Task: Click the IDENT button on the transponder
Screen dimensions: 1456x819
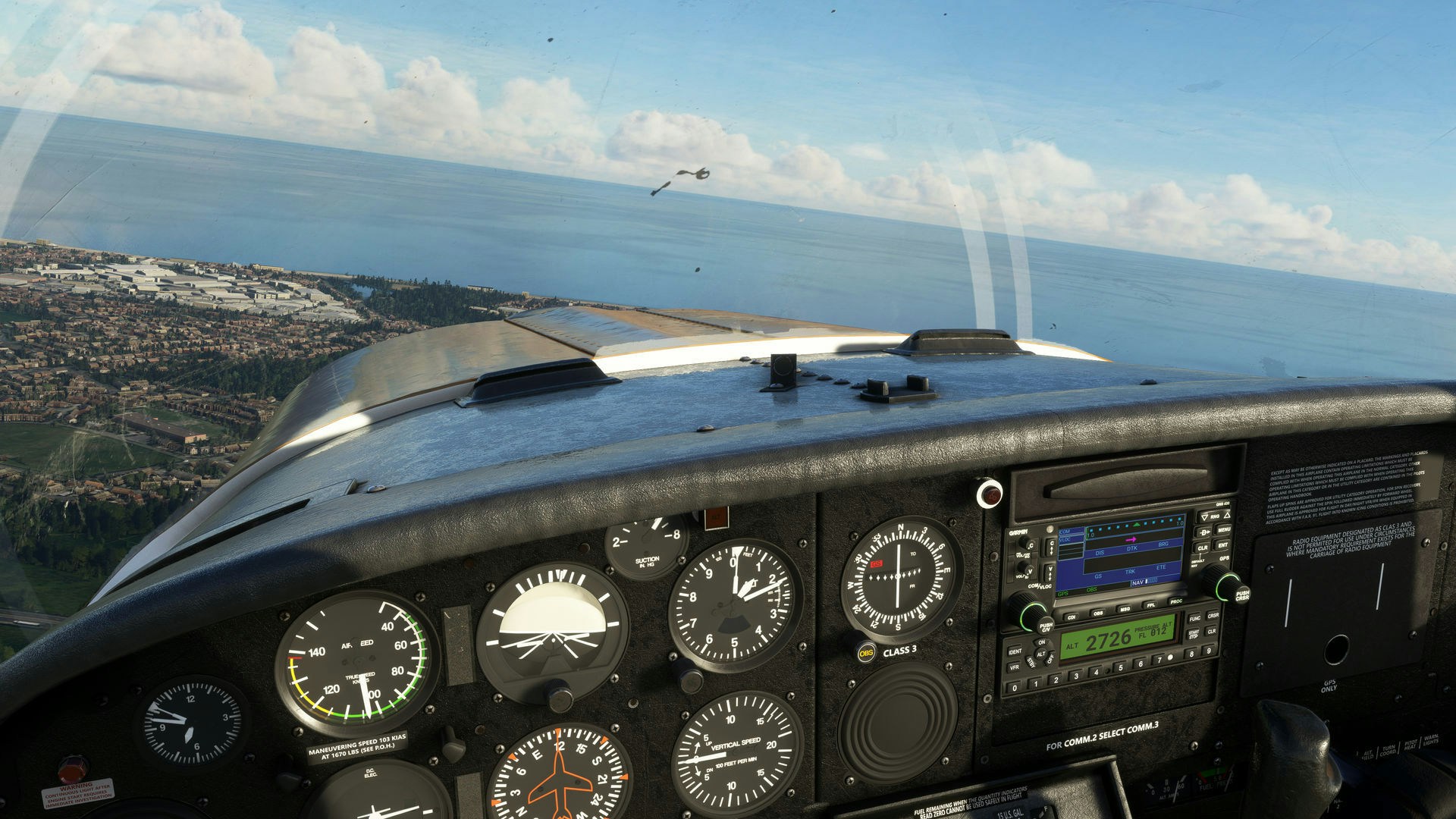Action: 1015,651
